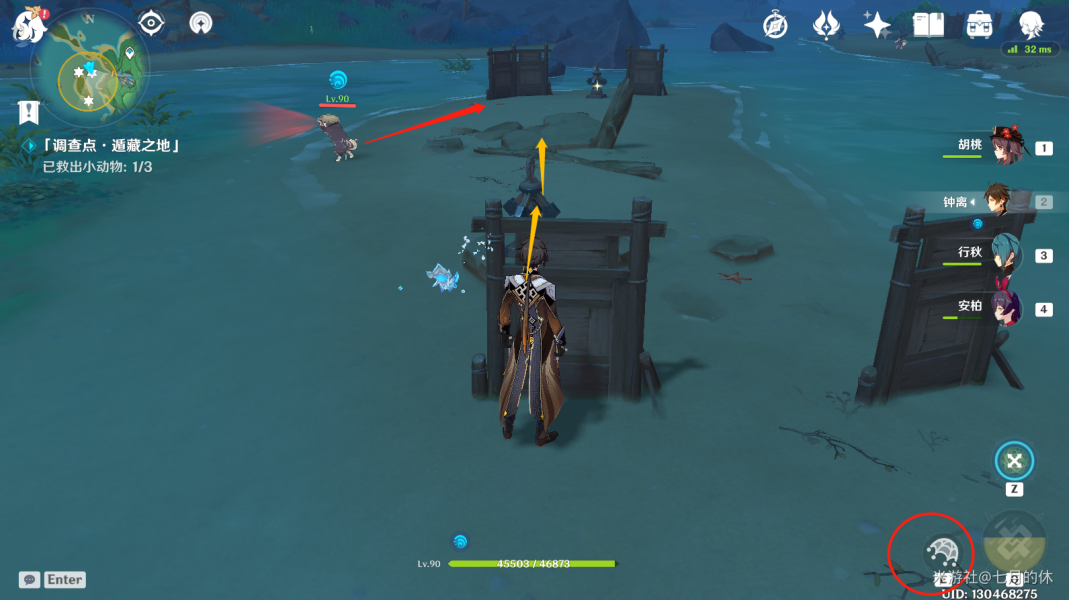
Task: Open the four-point star wish icon
Action: click(877, 25)
